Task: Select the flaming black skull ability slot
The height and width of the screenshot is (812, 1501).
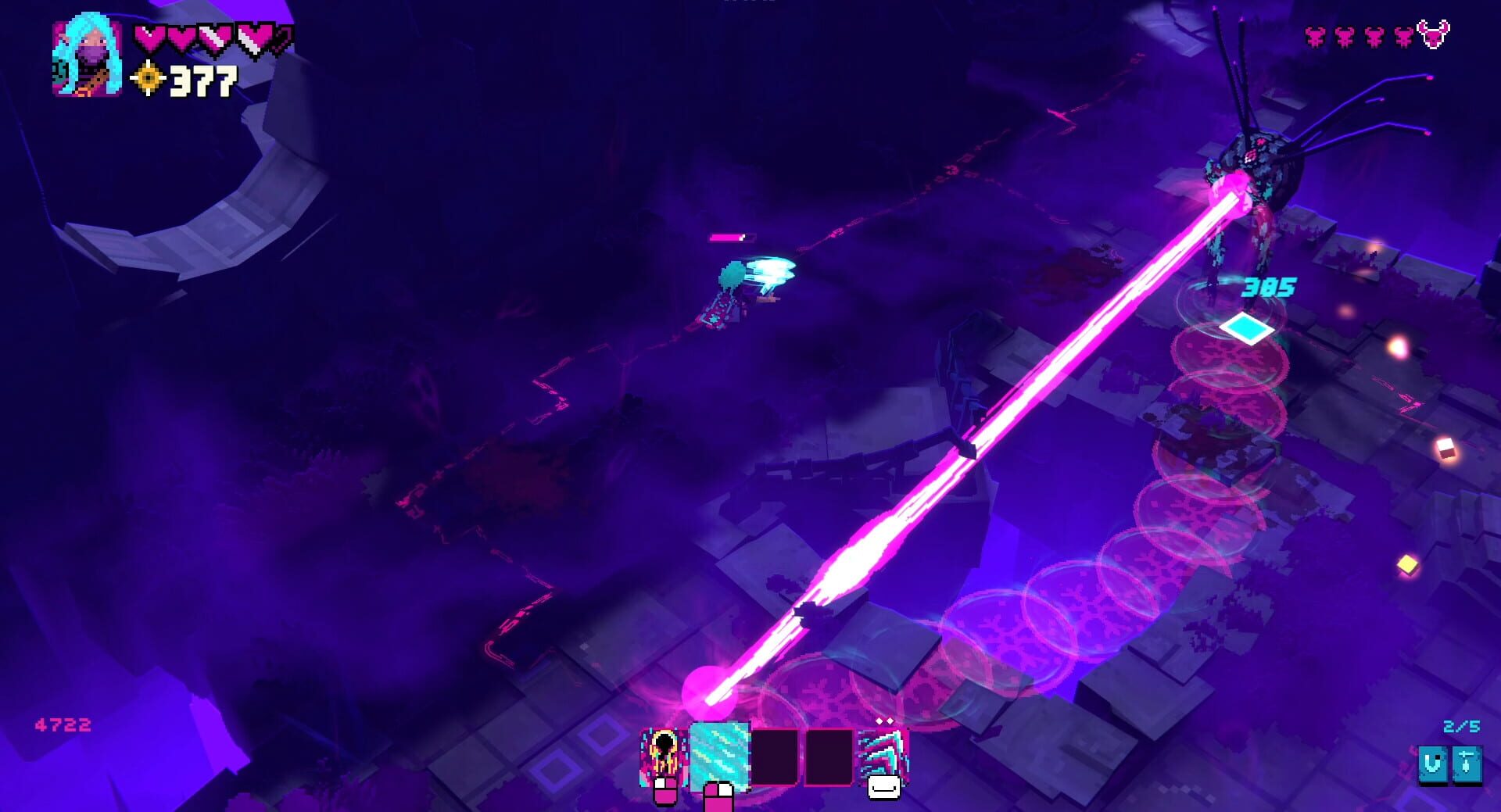Action: pos(663,756)
